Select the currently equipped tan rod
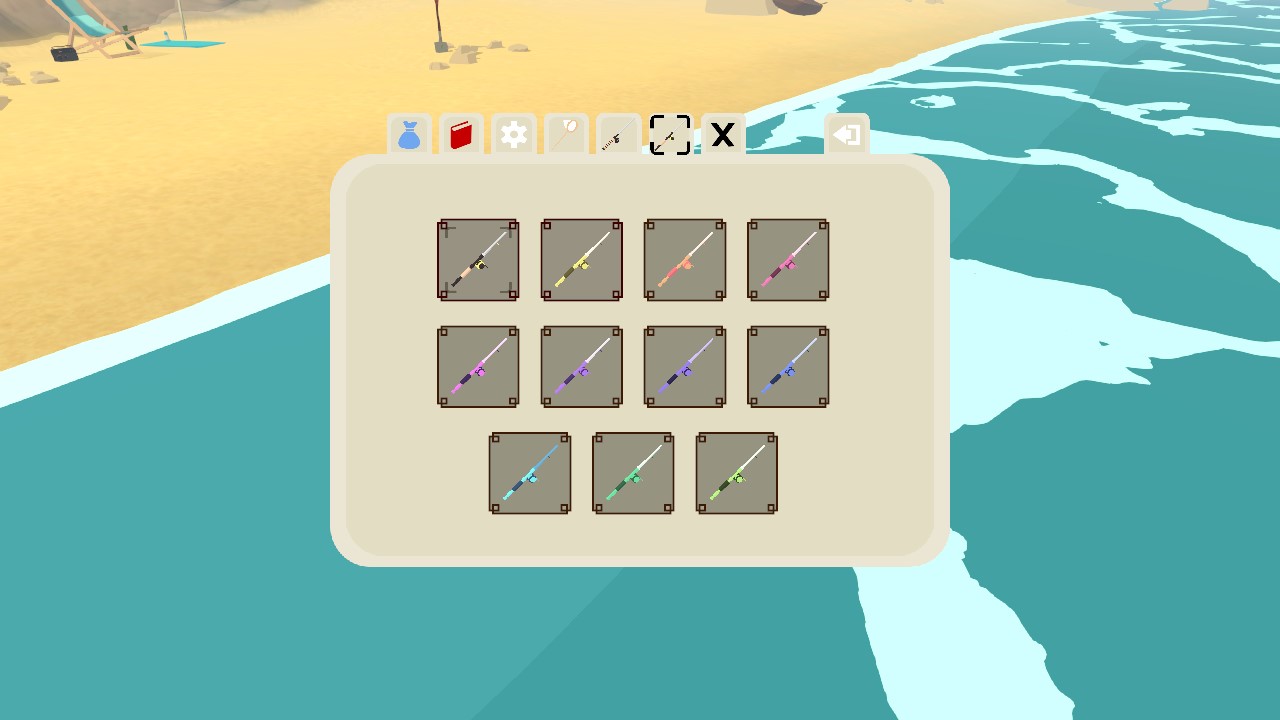Viewport: 1280px width, 720px height. (x=478, y=259)
